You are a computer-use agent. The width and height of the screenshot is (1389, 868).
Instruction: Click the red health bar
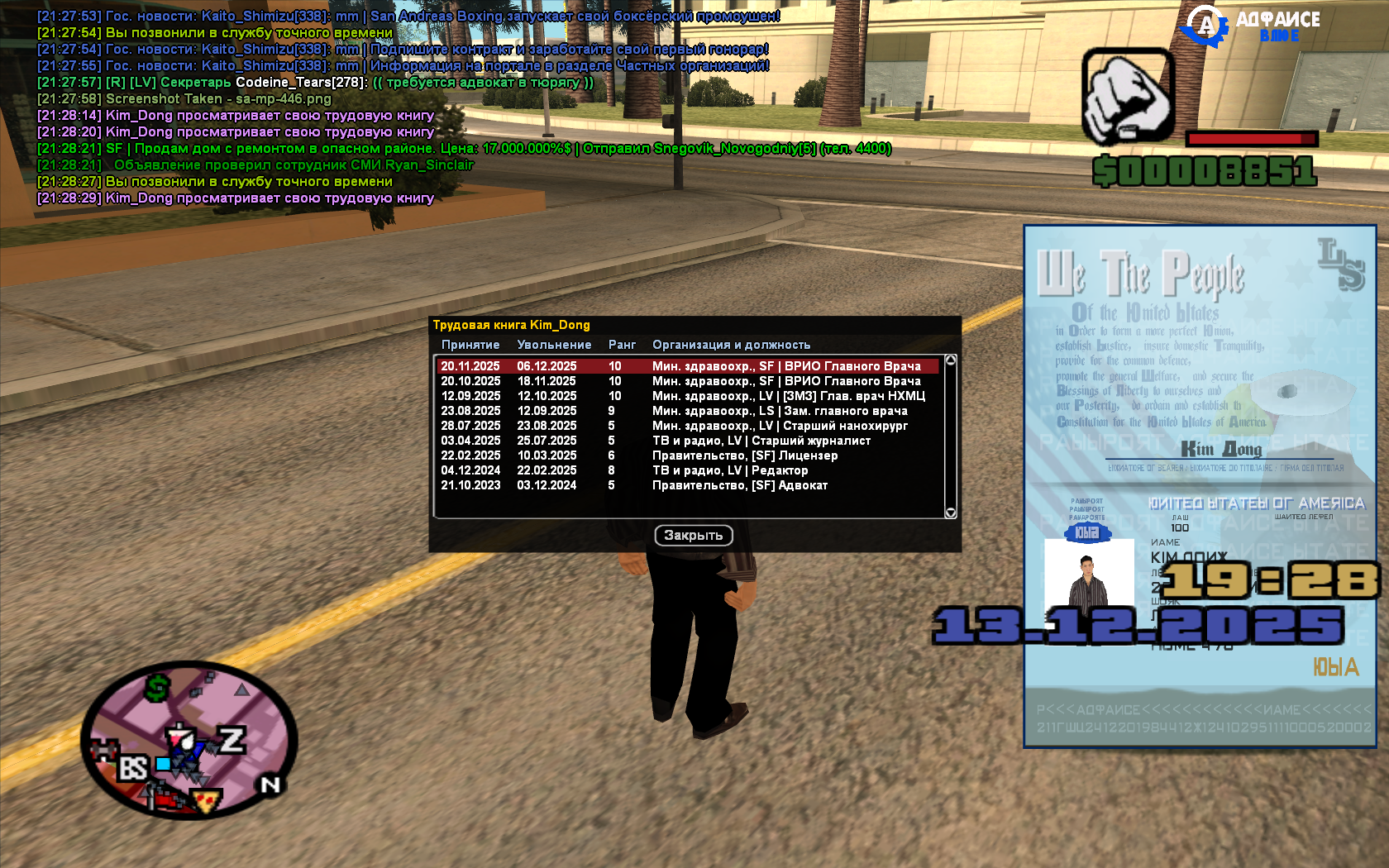(1251, 140)
